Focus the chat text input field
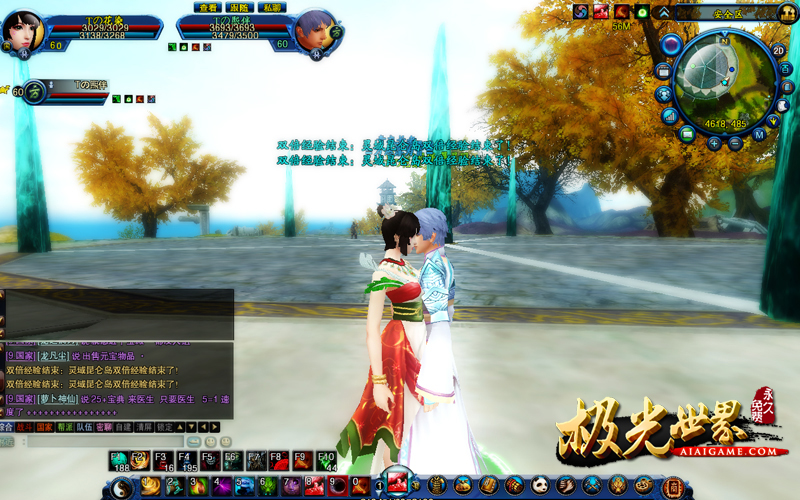The height and width of the screenshot is (500, 800). click(105, 441)
